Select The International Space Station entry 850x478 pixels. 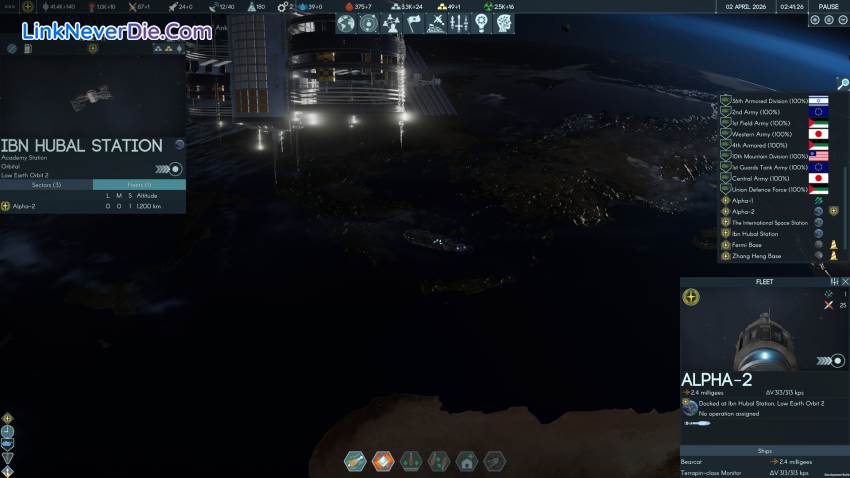[769, 222]
